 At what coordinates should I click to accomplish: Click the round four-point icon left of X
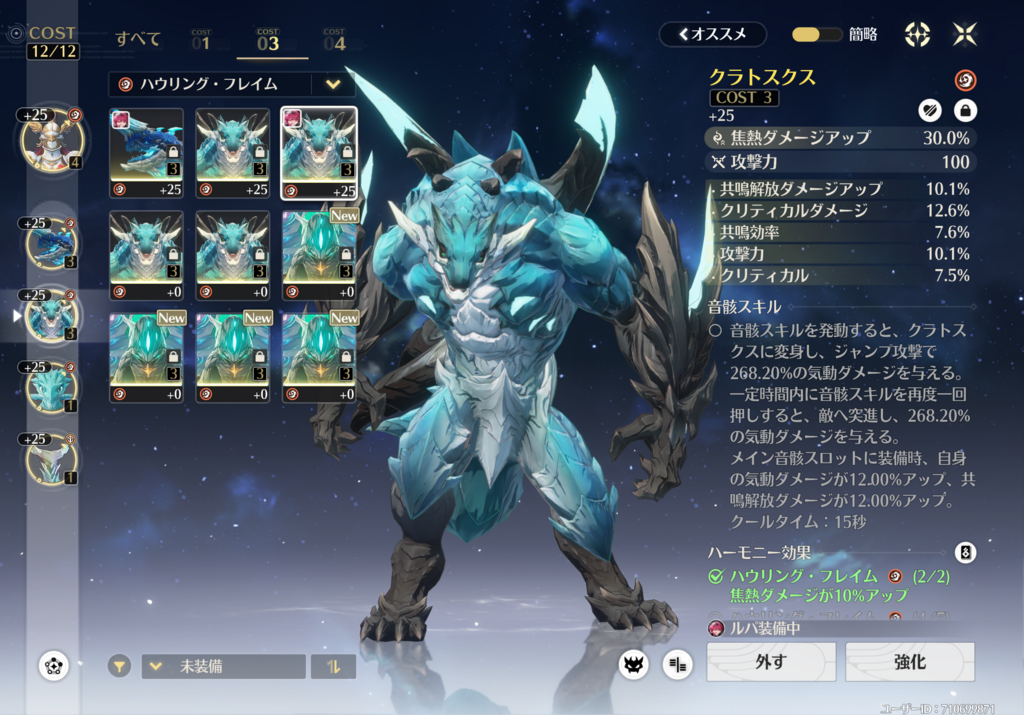pos(917,34)
